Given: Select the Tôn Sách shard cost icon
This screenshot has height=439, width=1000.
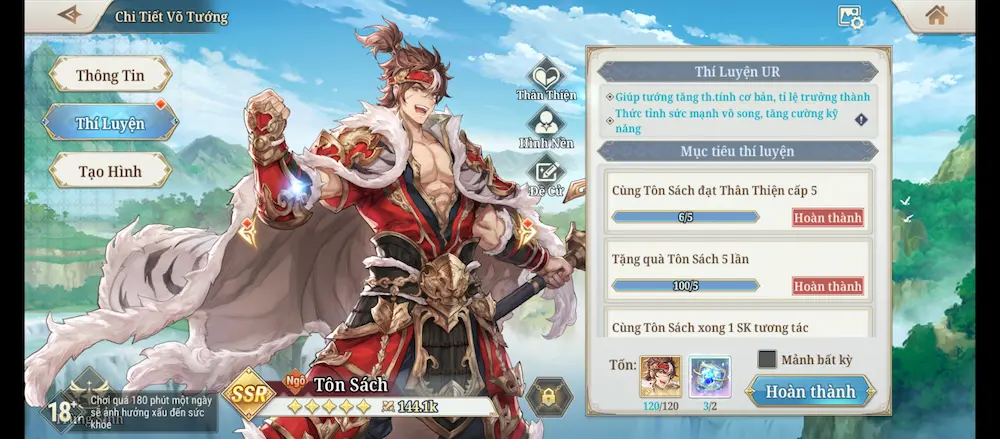Looking at the screenshot, I should 660,378.
